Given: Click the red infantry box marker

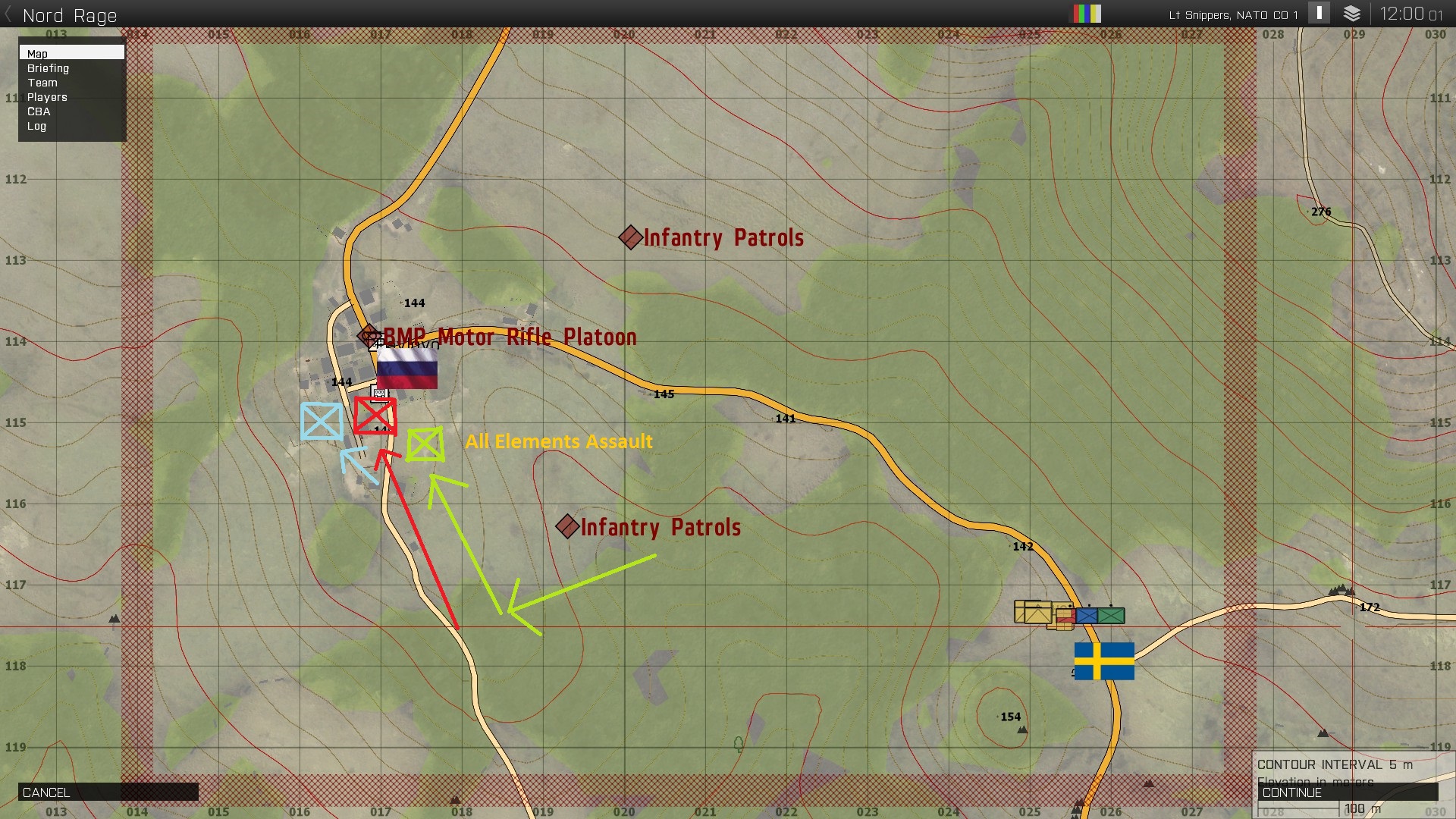Looking at the screenshot, I should (x=375, y=416).
